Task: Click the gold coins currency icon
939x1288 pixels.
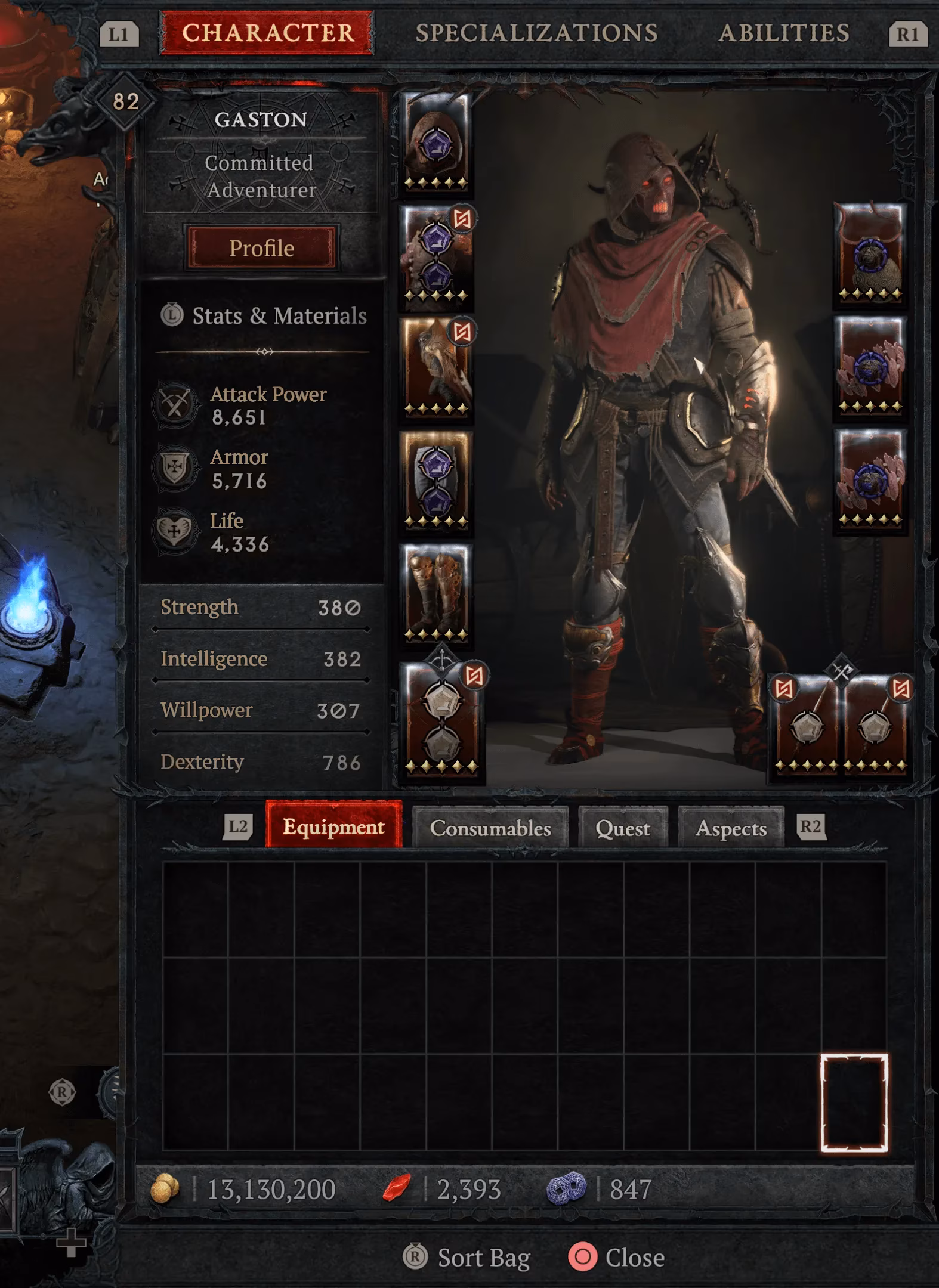Action: 166,1185
